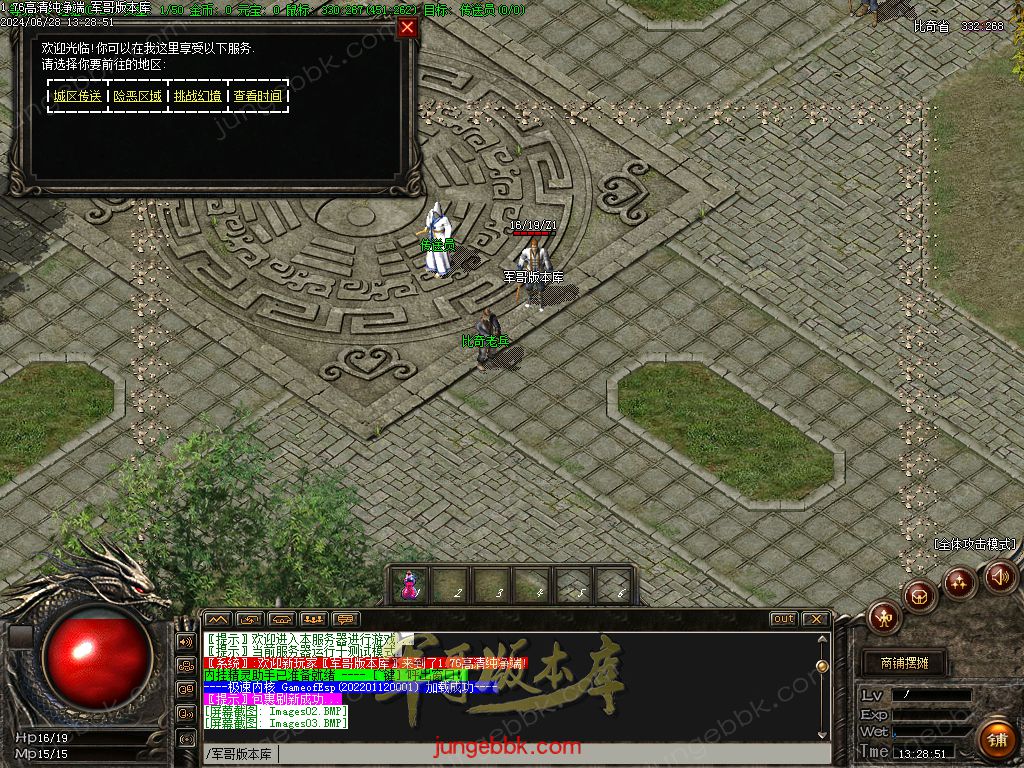Click the chat panel's out button
This screenshot has height=768, width=1024.
[783, 619]
